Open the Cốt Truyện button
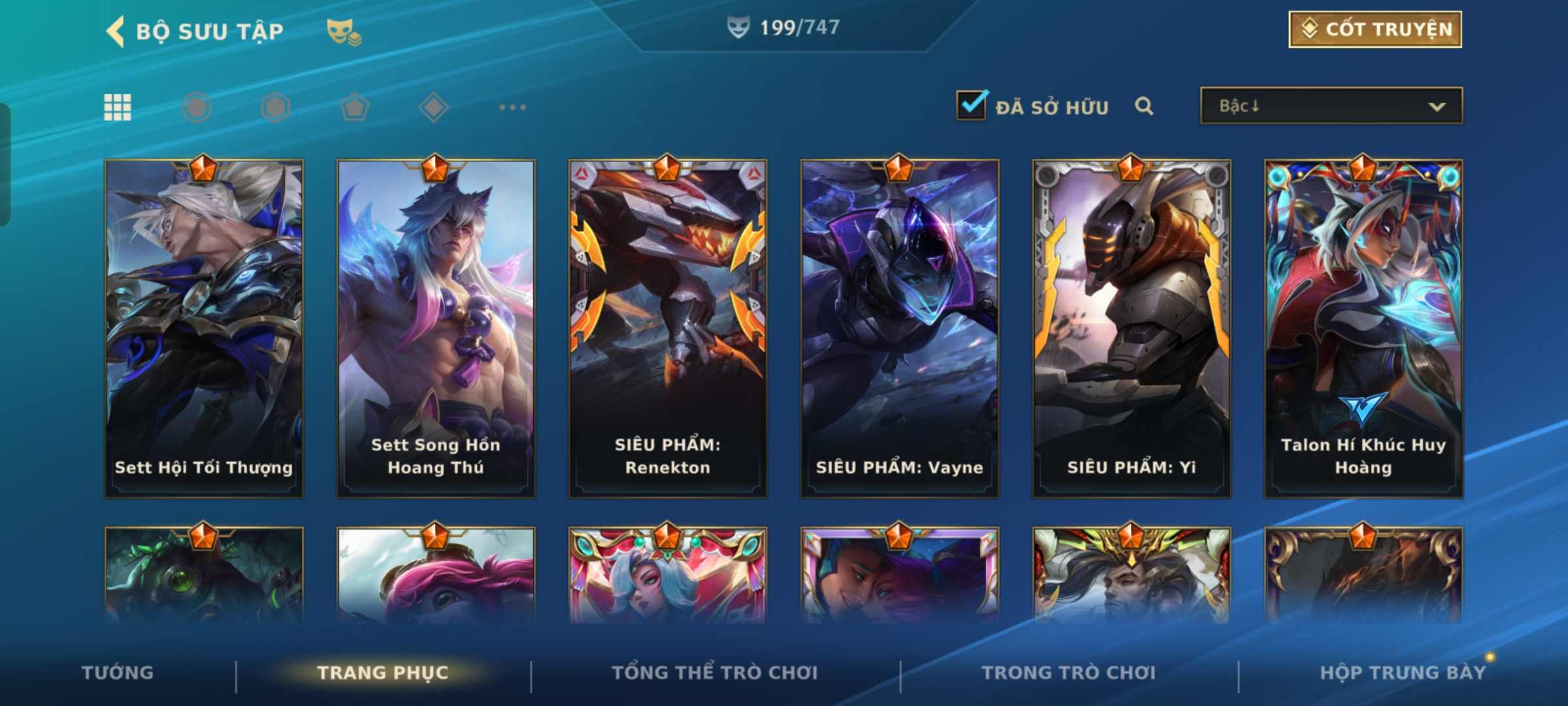The image size is (1568, 706). coord(1375,29)
